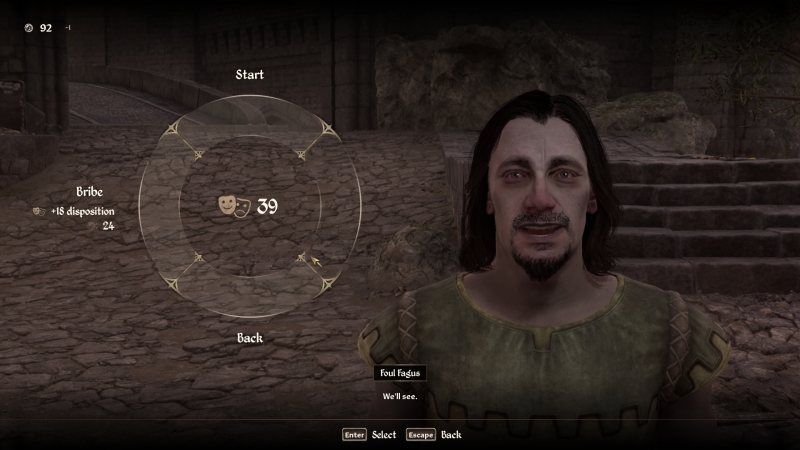Screen dimensions: 800x450
Task: Choose Back below the persuasion wheel
Action: coord(250,338)
